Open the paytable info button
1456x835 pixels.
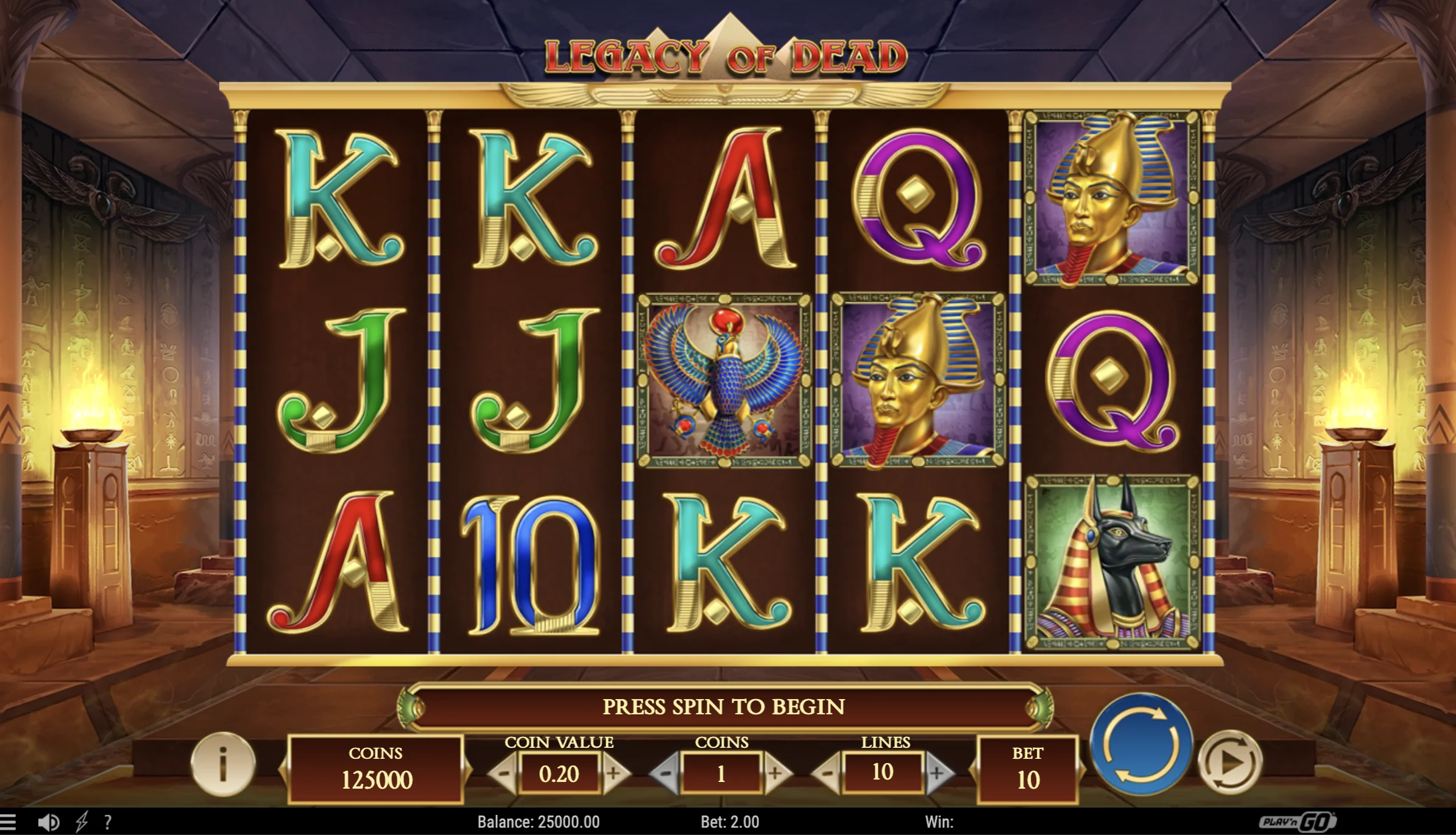click(x=223, y=764)
